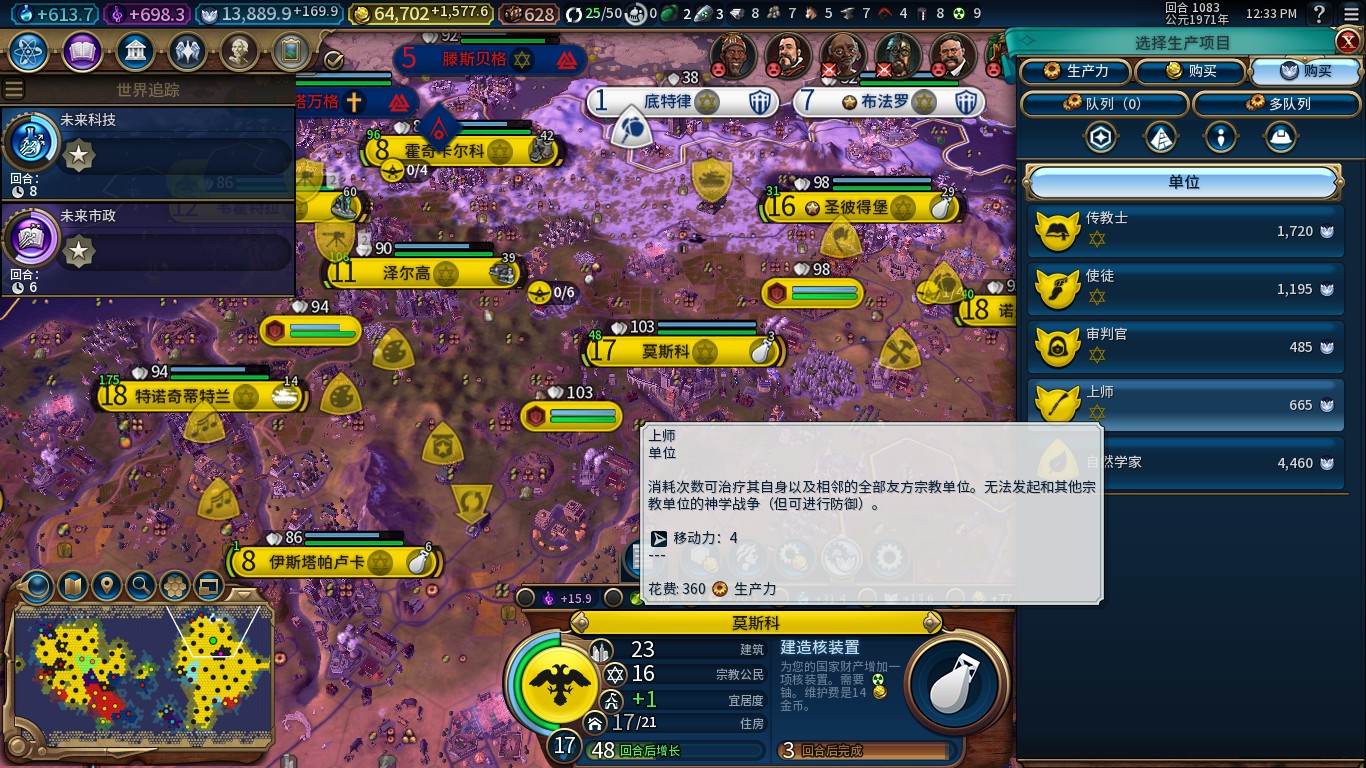Open the technology tree atom icon
This screenshot has height=768, width=1366.
(28, 51)
